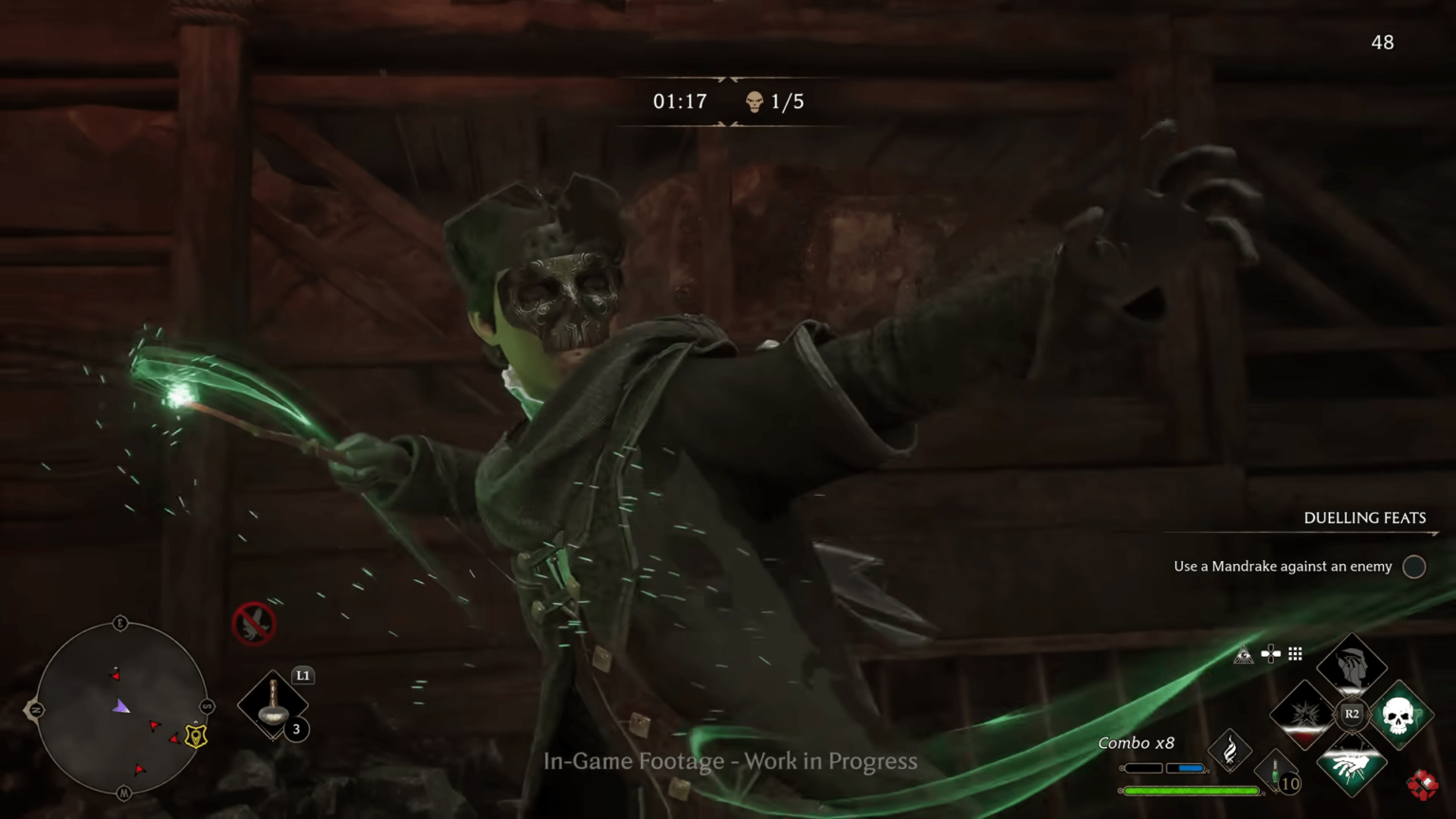Click the 01:17 countdown timer banner
Screen dimensions: 1456x819
679,100
